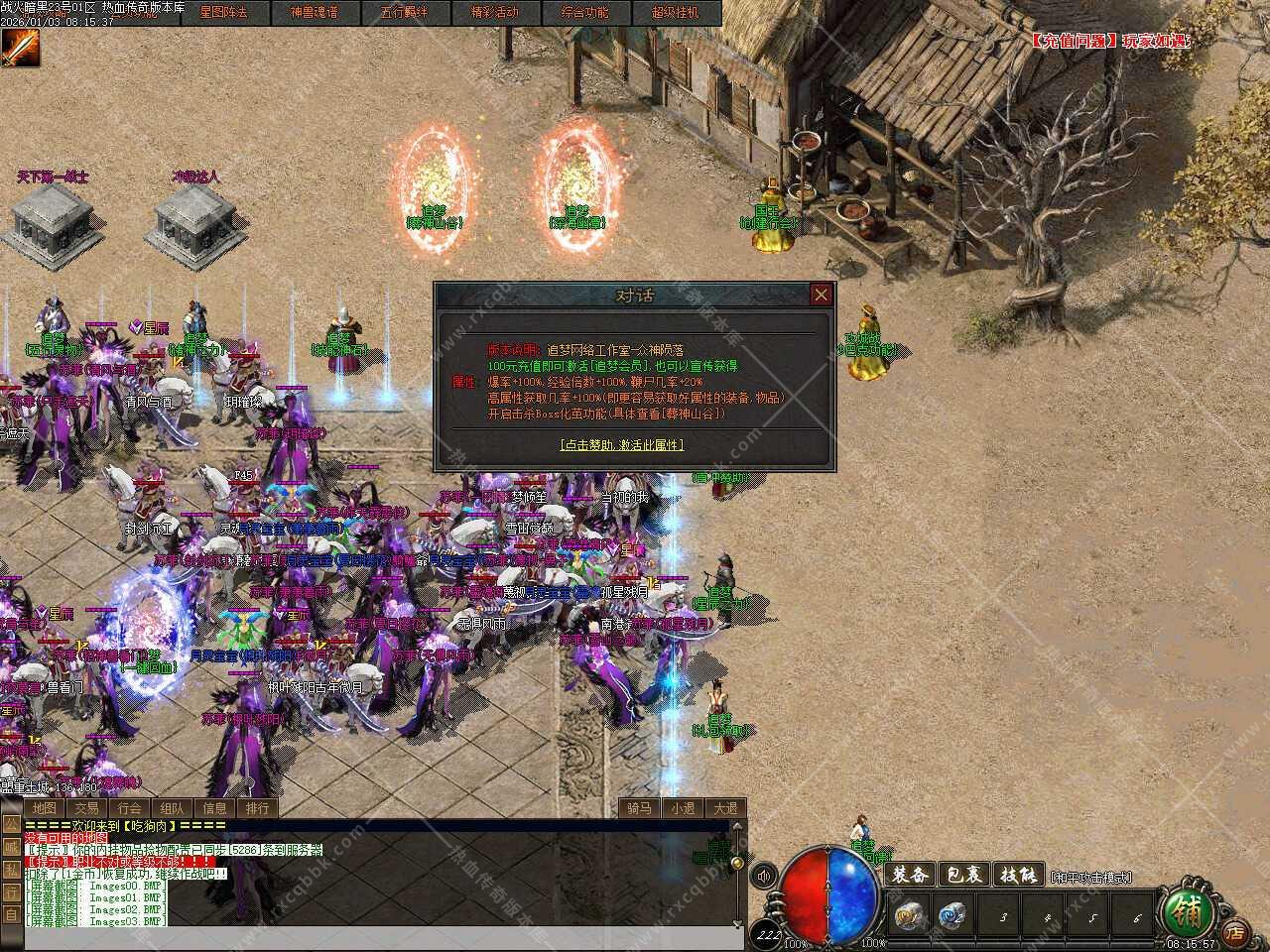The width and height of the screenshot is (1270, 952).
Task: Open the 精彩活动 events menu
Action: [494, 13]
